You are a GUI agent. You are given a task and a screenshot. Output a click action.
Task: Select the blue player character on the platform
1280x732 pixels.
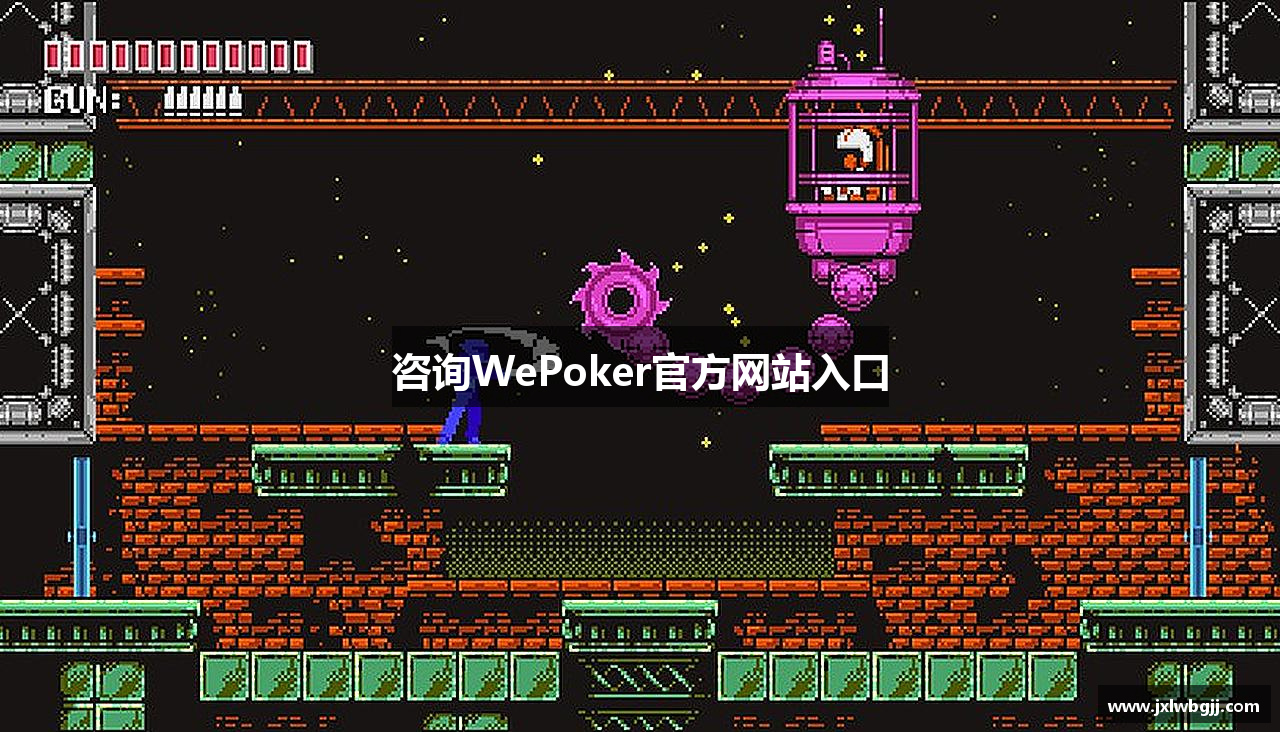point(460,415)
